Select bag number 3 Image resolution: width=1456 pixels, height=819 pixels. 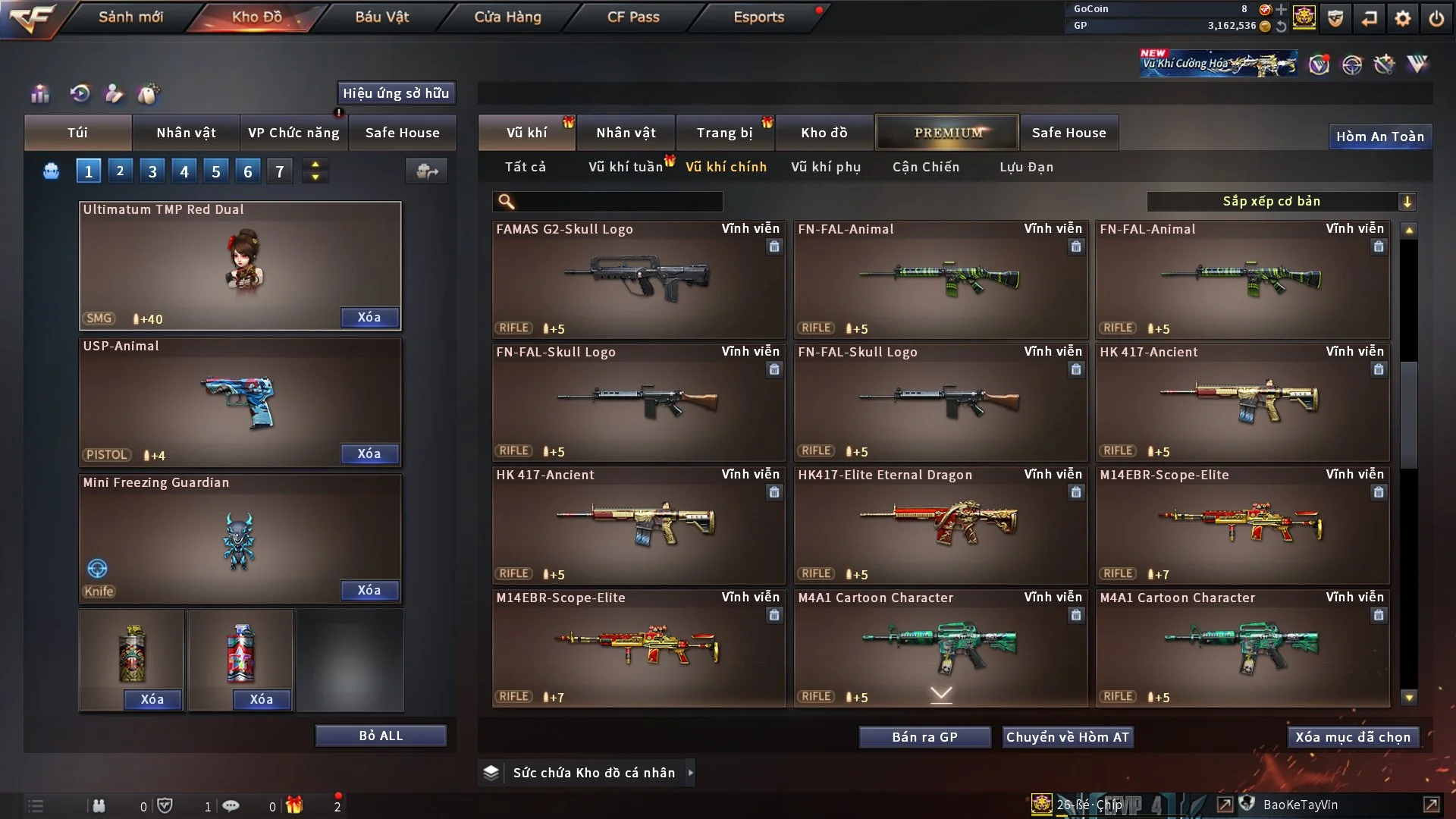(x=152, y=171)
